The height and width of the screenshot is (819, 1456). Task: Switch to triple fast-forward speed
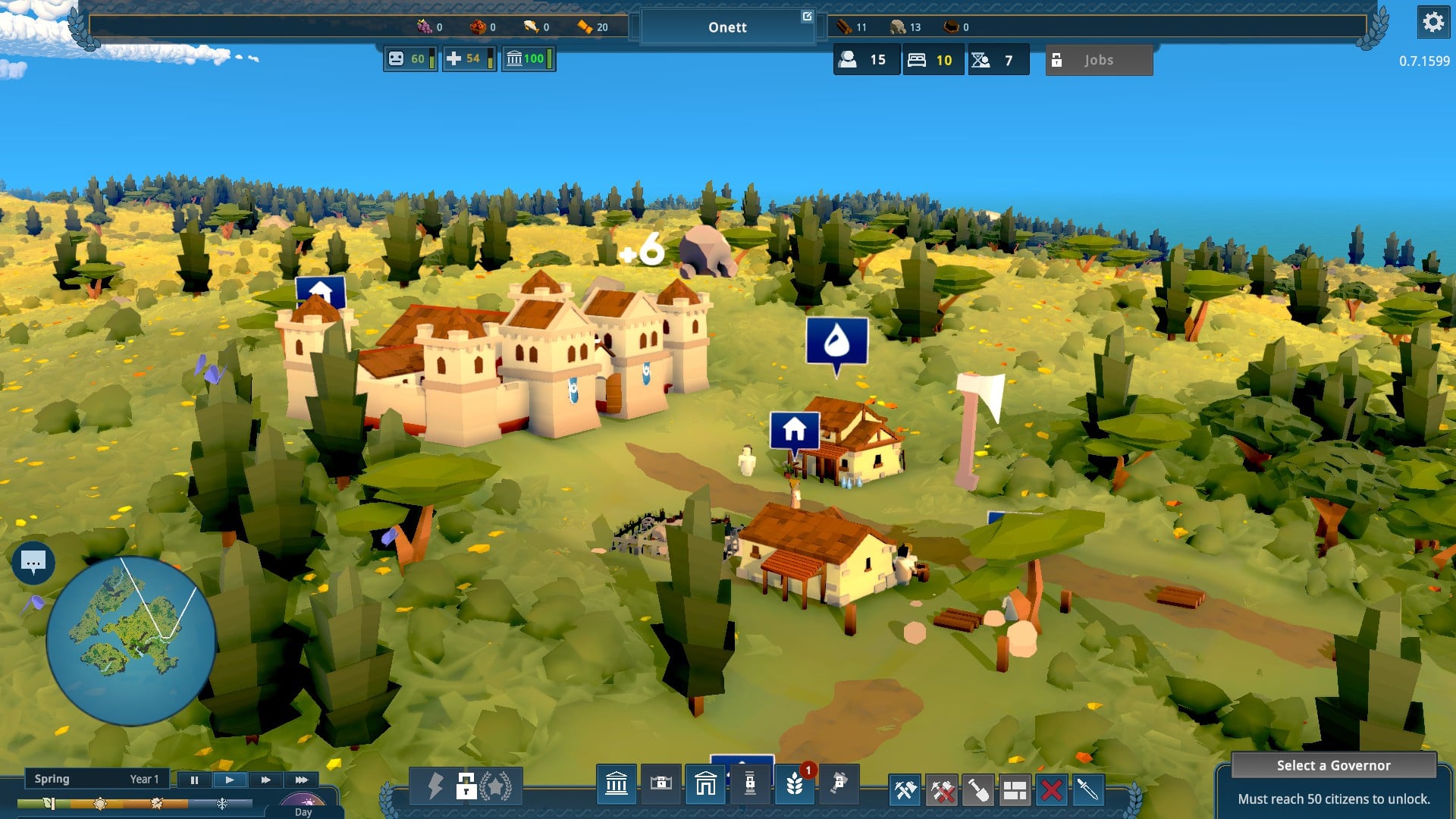tap(301, 780)
